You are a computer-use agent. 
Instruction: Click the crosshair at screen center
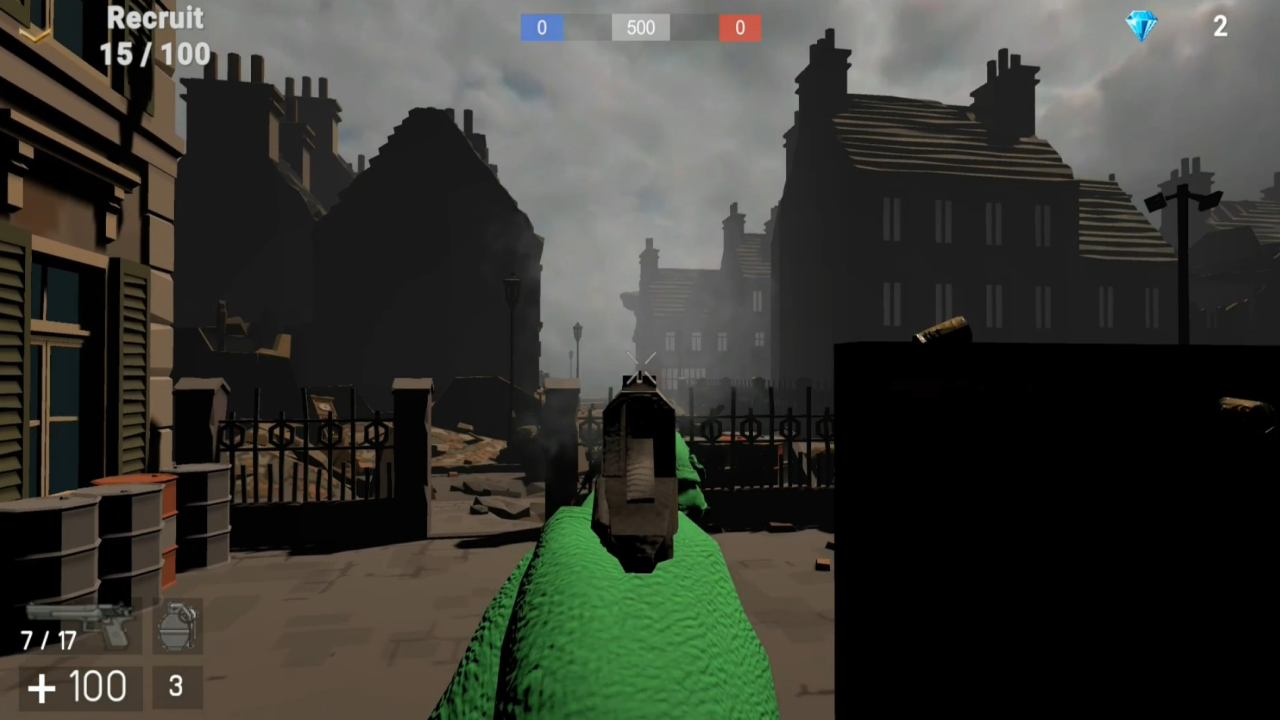coord(640,365)
